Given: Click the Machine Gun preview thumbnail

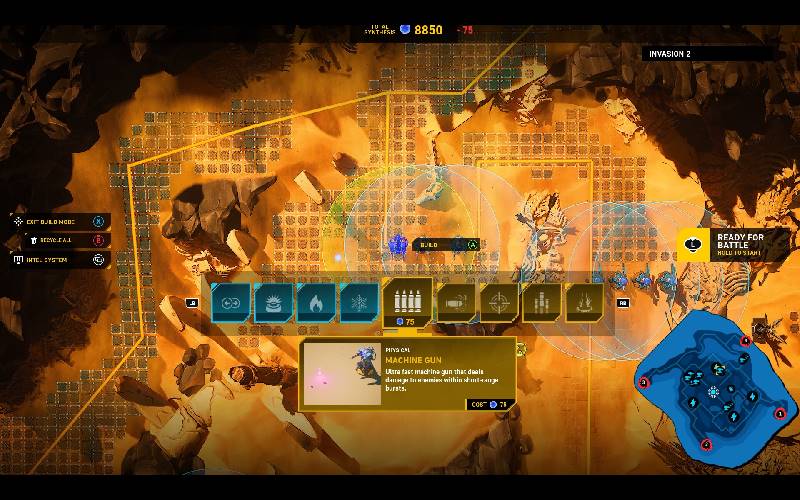Looking at the screenshot, I should coord(341,374).
